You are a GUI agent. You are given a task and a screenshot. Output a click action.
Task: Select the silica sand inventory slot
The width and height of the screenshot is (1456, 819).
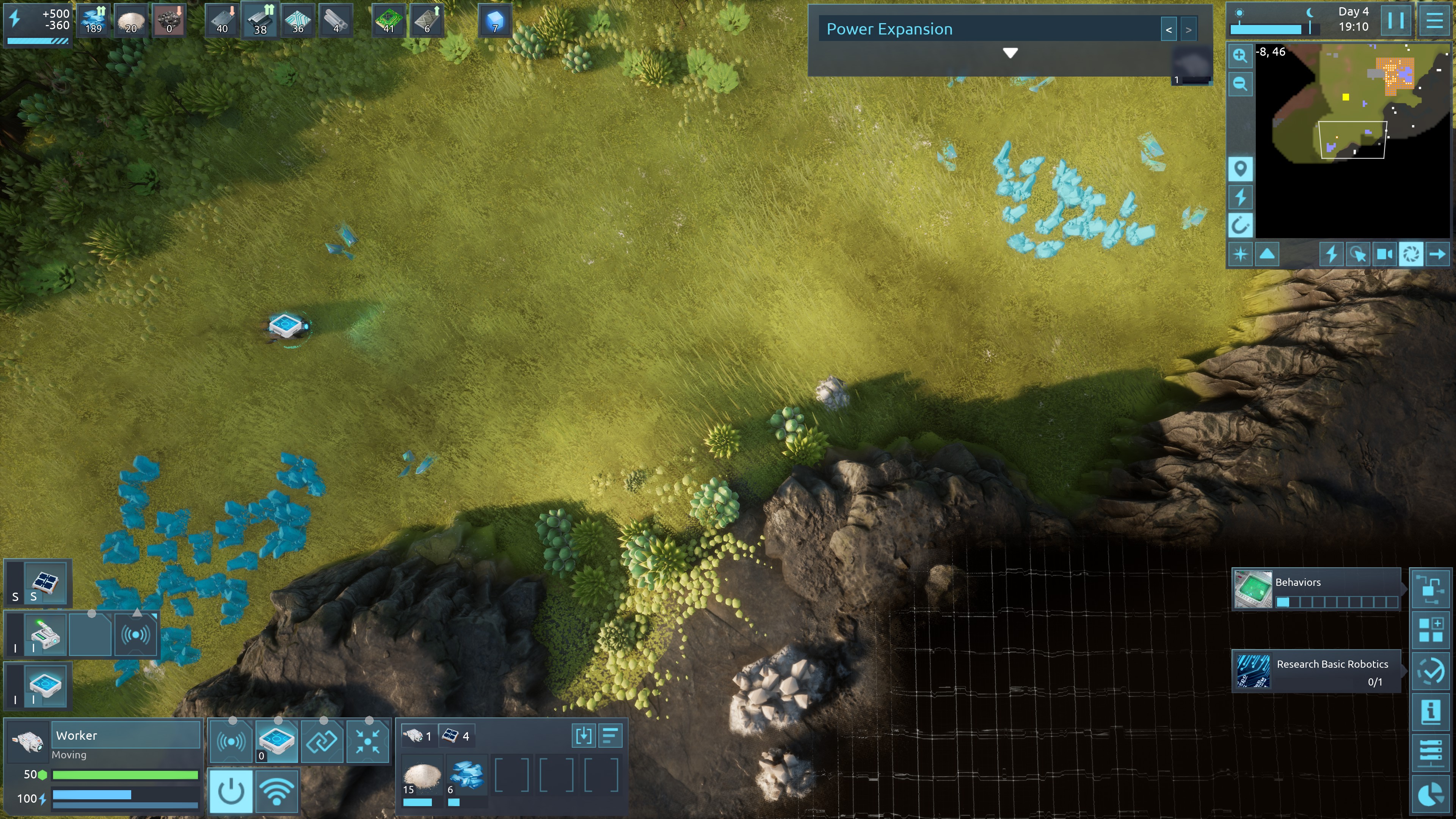click(x=421, y=777)
